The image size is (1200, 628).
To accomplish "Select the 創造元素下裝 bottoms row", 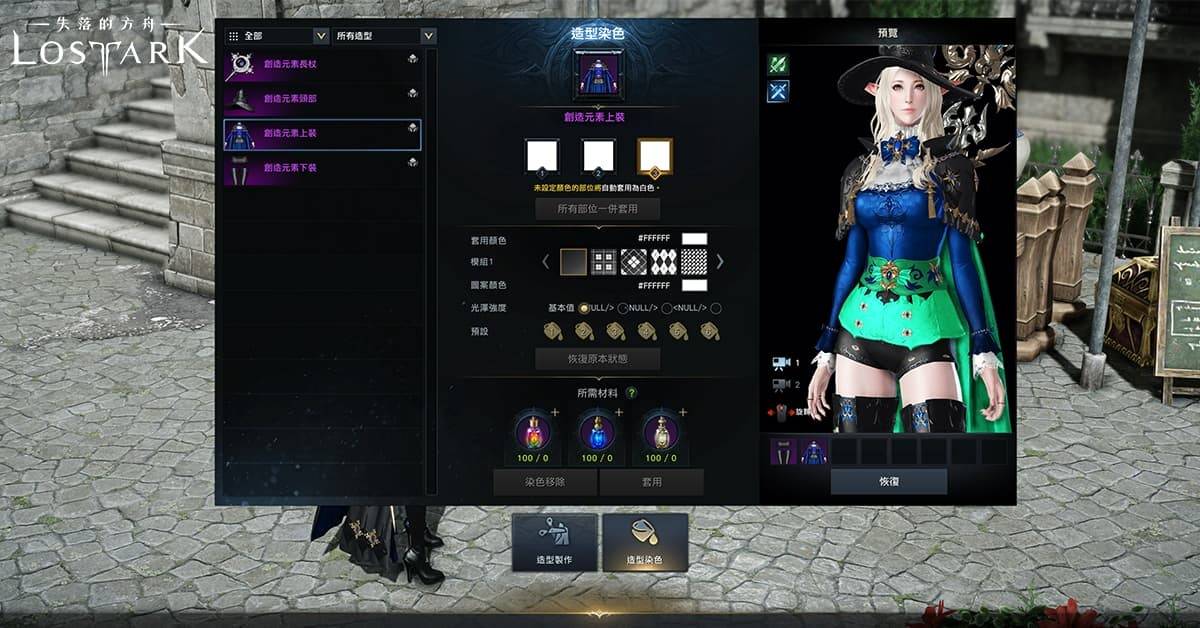I will (x=322, y=168).
